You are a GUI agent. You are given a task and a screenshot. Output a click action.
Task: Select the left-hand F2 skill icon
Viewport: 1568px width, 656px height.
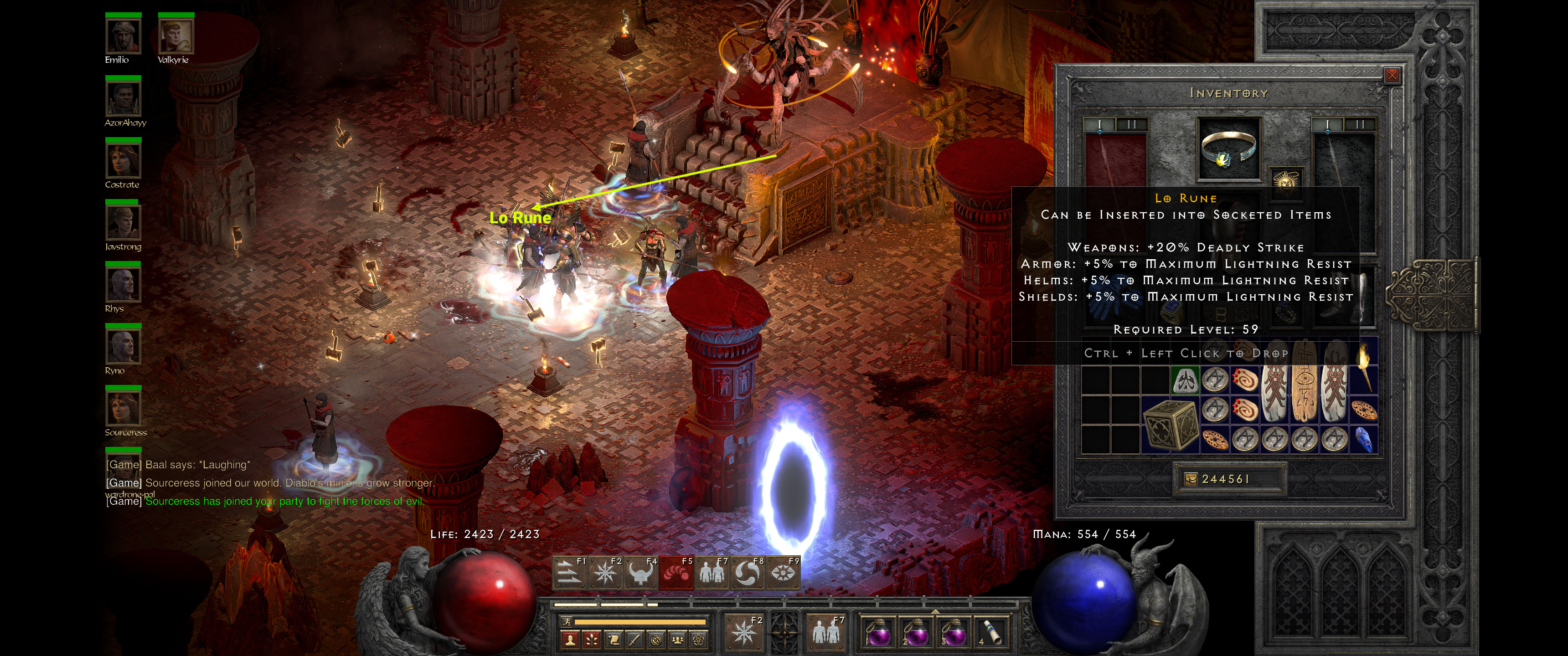744,633
